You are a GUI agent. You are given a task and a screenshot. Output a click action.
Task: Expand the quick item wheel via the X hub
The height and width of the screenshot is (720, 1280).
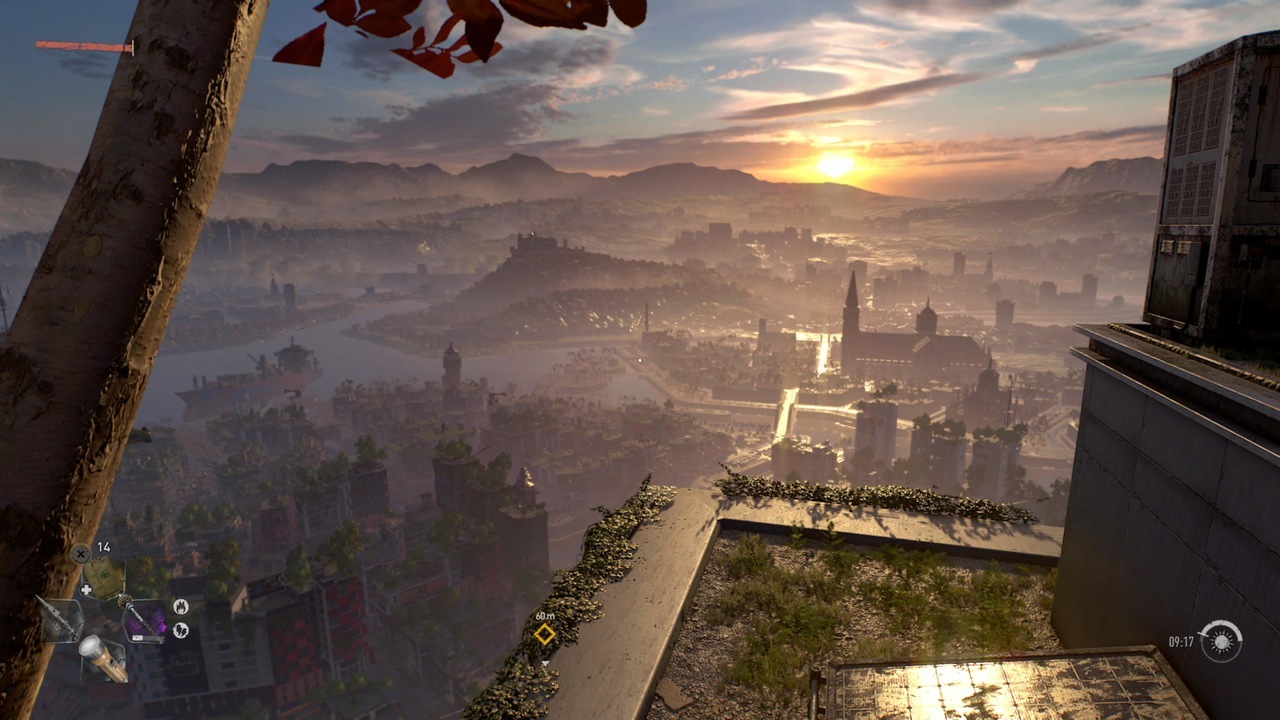point(80,553)
